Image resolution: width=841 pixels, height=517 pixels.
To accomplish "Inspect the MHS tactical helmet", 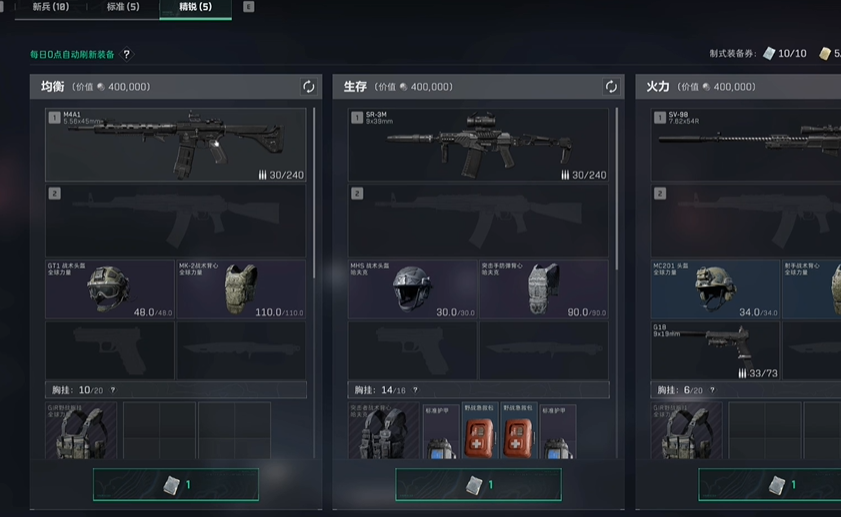I will [x=412, y=289].
